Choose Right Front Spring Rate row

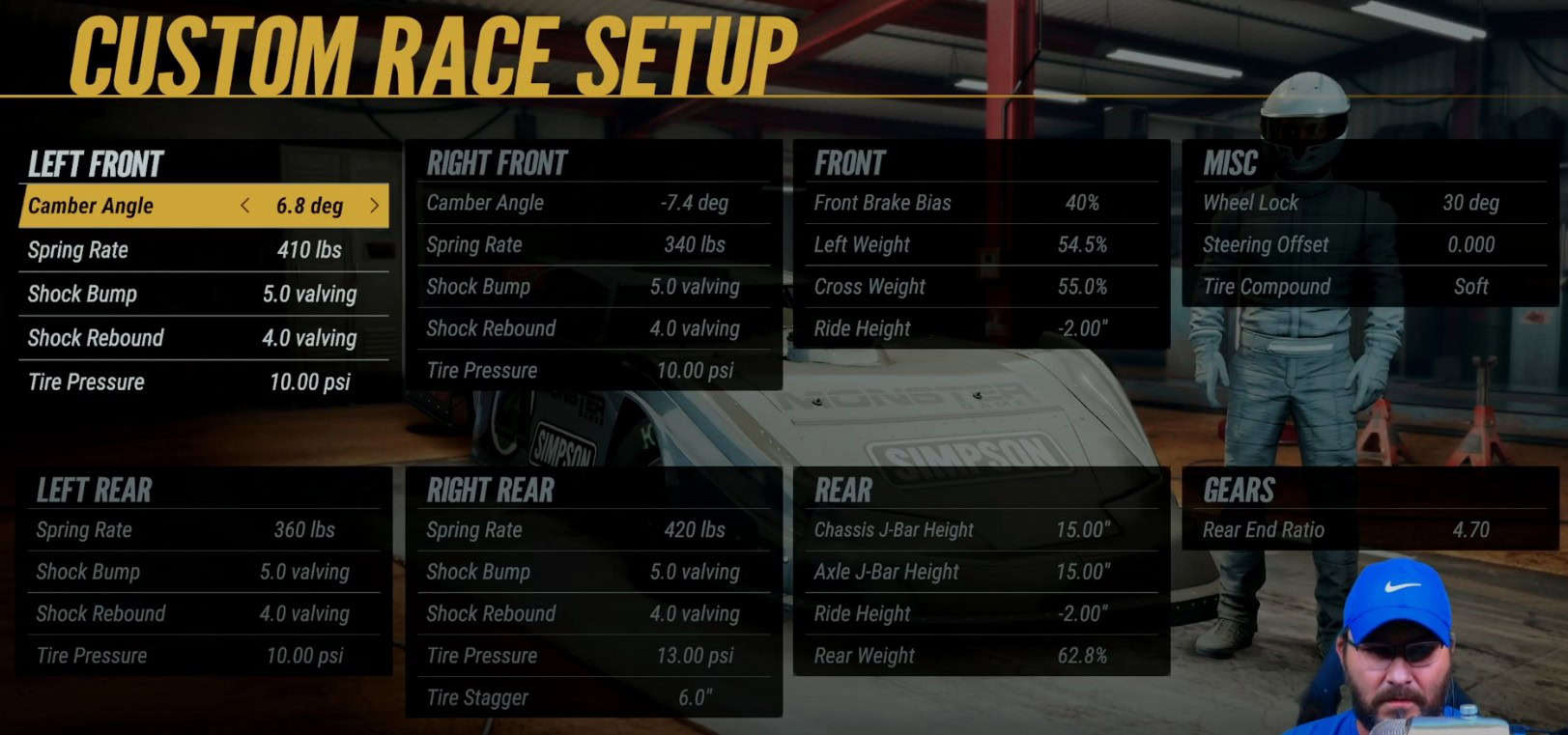(593, 245)
